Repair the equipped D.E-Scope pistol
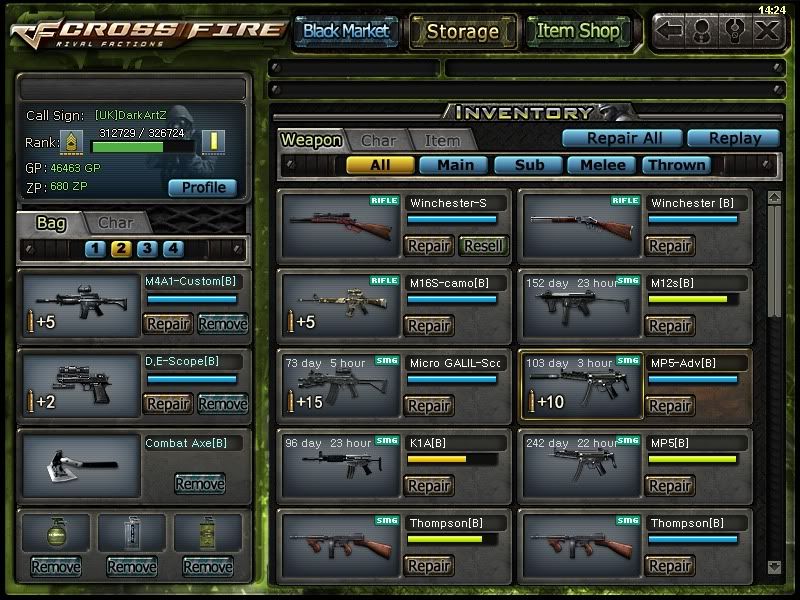The height and width of the screenshot is (600, 800). (168, 403)
